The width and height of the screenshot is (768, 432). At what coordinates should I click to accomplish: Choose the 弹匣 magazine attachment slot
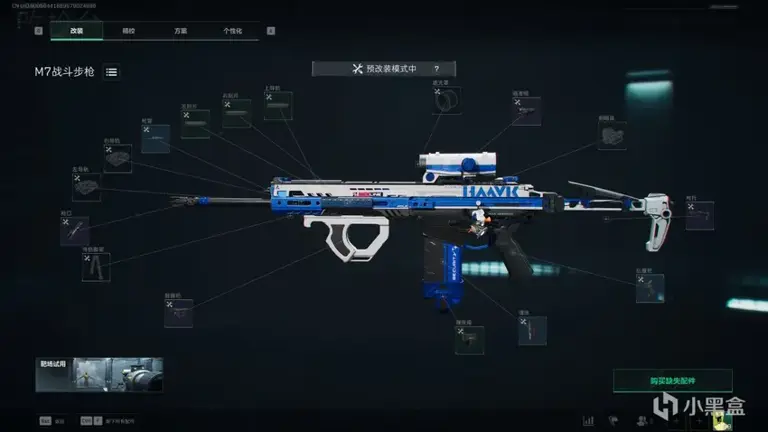click(x=532, y=331)
